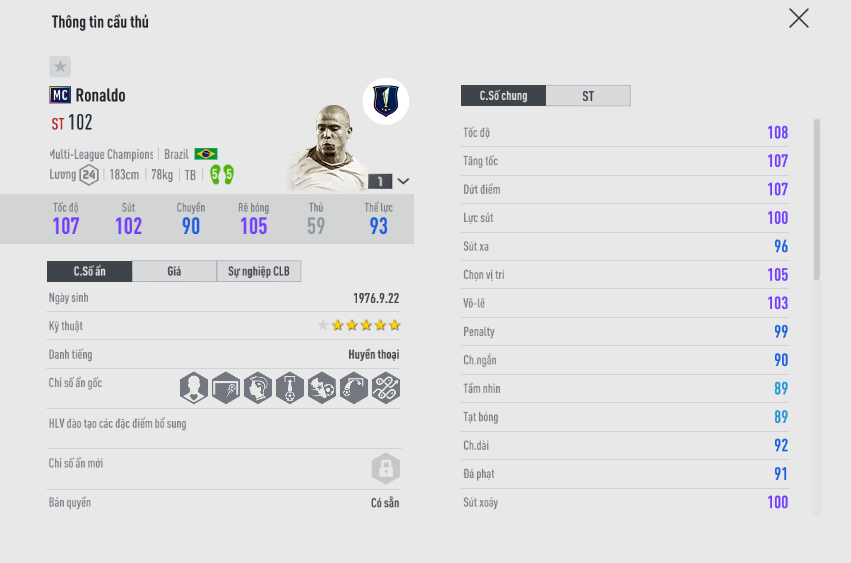Show the Sự nghiệp CLB tab
Screen dimensions: 851x563
(258, 271)
